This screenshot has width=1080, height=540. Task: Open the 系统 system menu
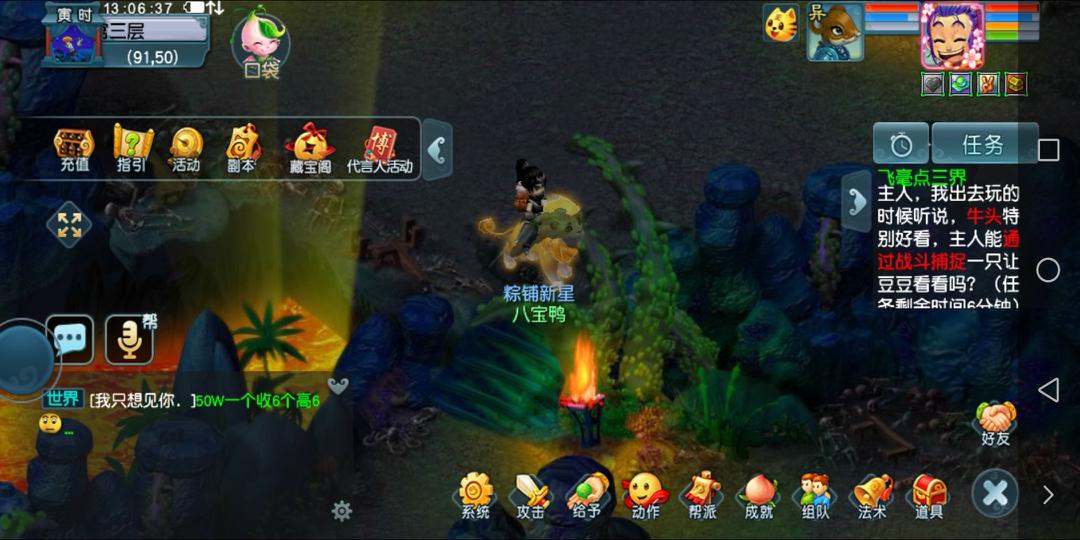[x=476, y=496]
